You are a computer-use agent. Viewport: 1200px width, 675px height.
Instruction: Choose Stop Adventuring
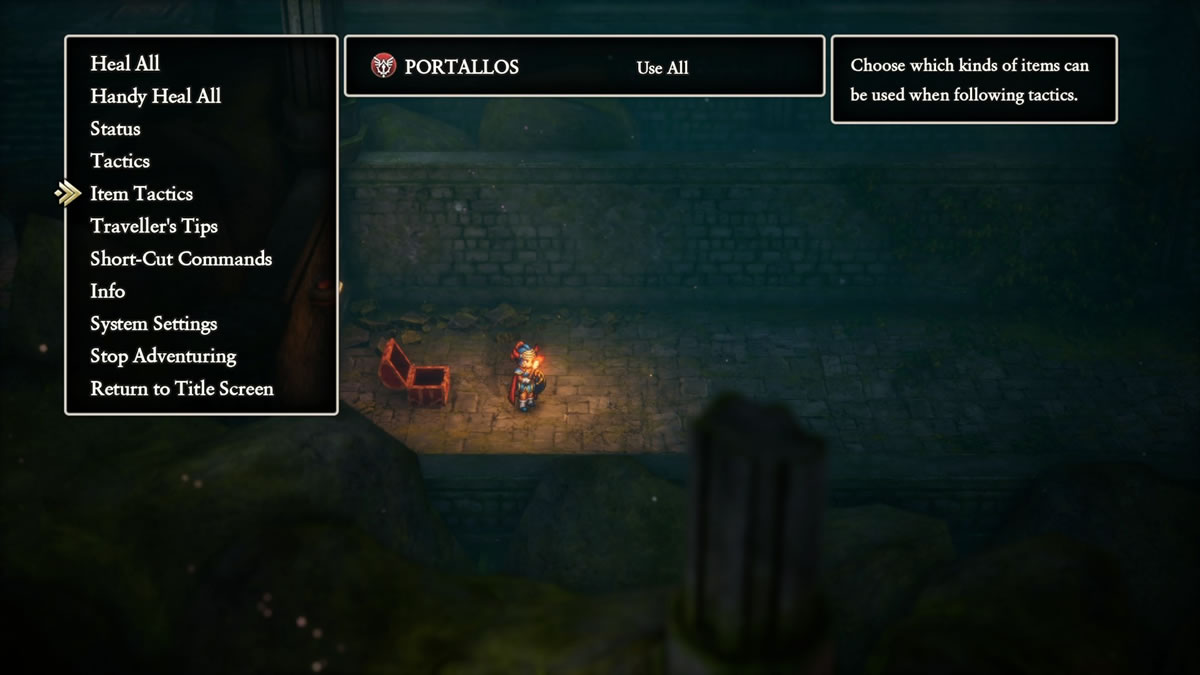163,356
